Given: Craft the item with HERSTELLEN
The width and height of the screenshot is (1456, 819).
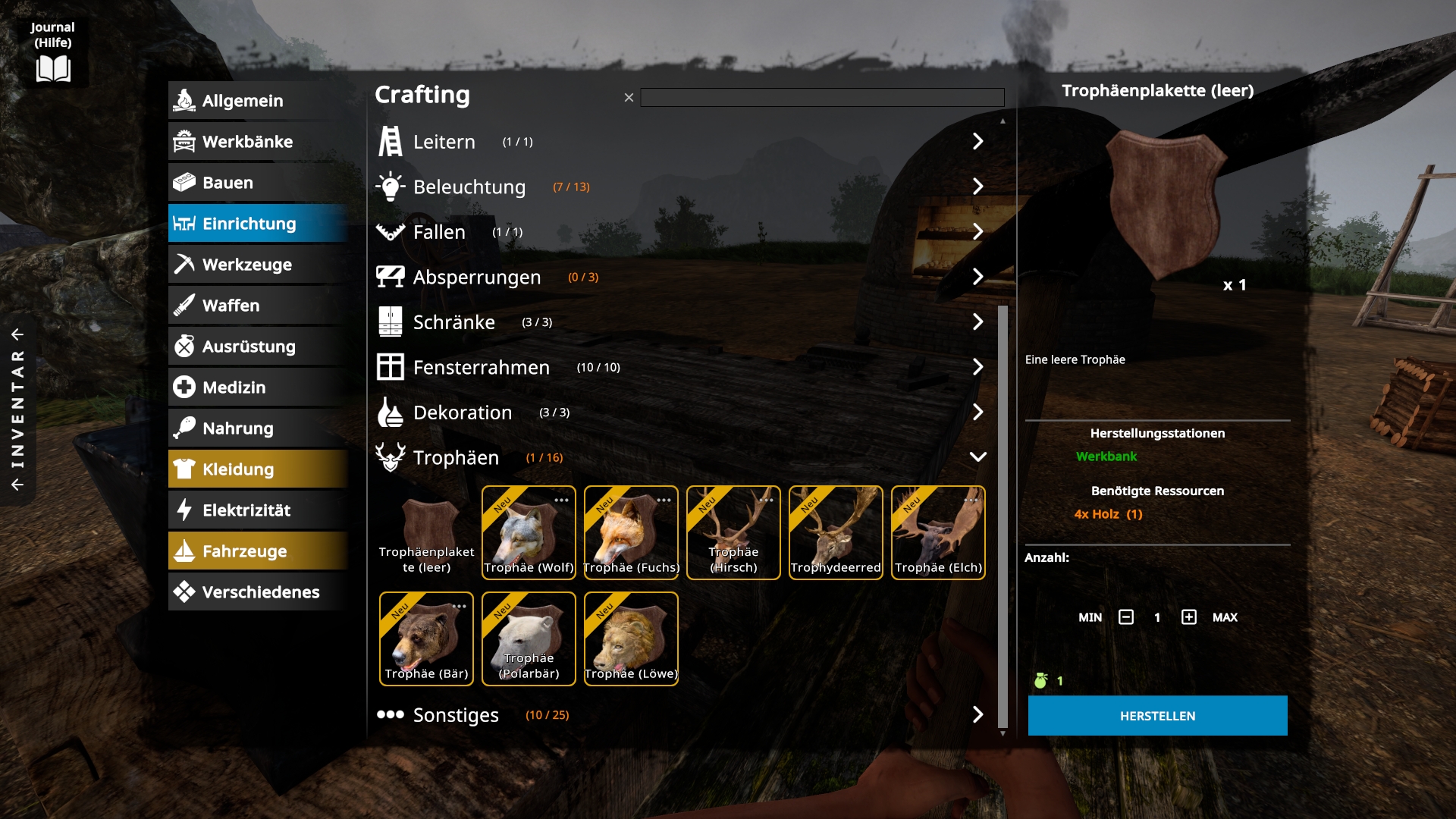Looking at the screenshot, I should point(1157,716).
